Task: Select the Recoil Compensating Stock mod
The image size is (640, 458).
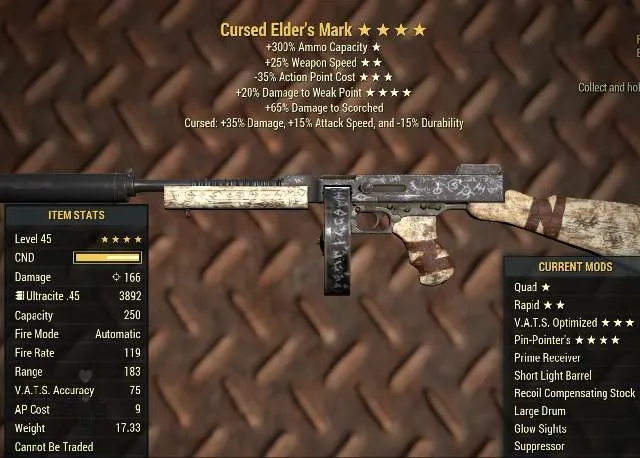Action: 574,393
